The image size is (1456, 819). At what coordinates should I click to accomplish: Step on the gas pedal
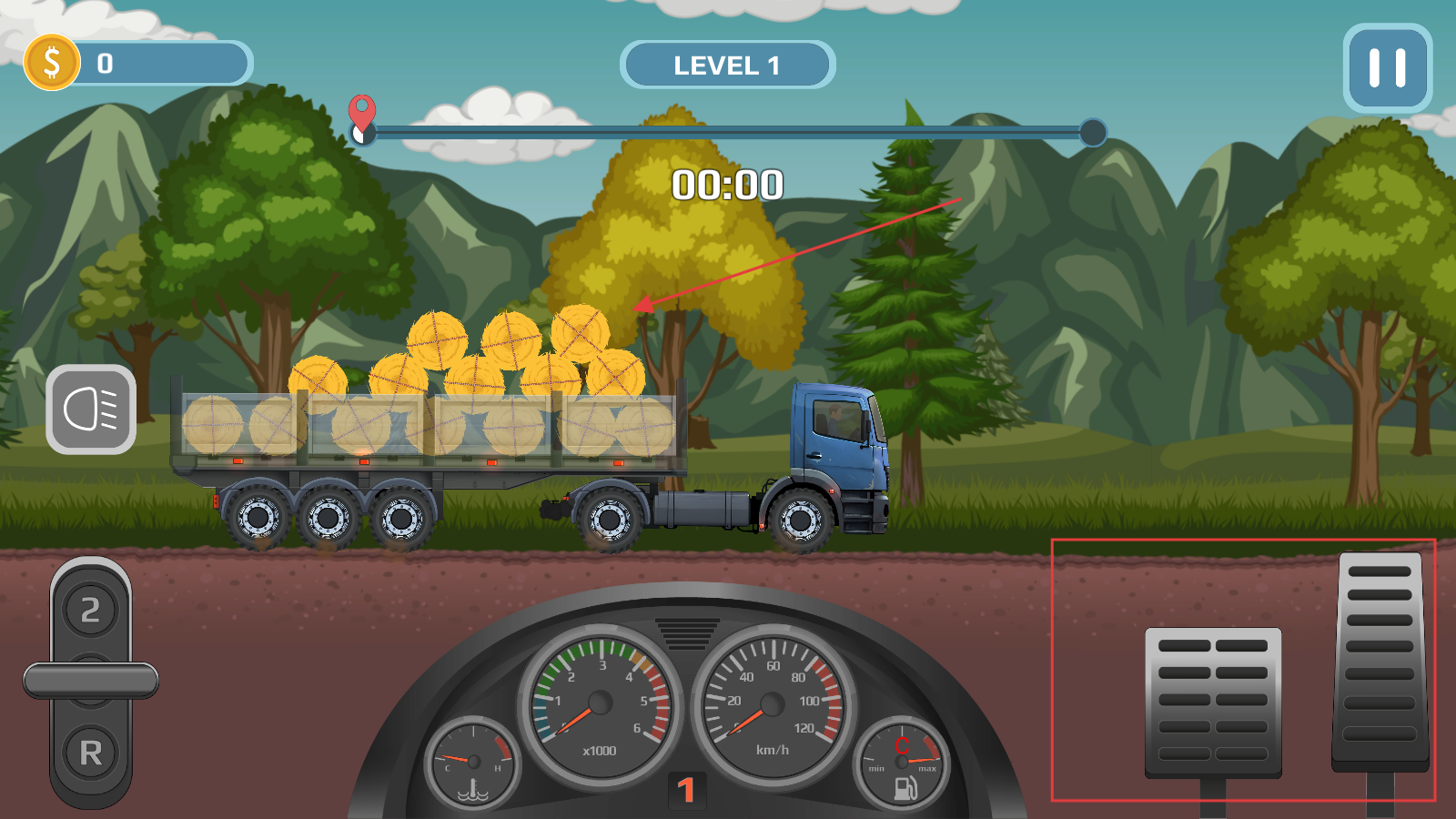pyautogui.click(x=1380, y=660)
